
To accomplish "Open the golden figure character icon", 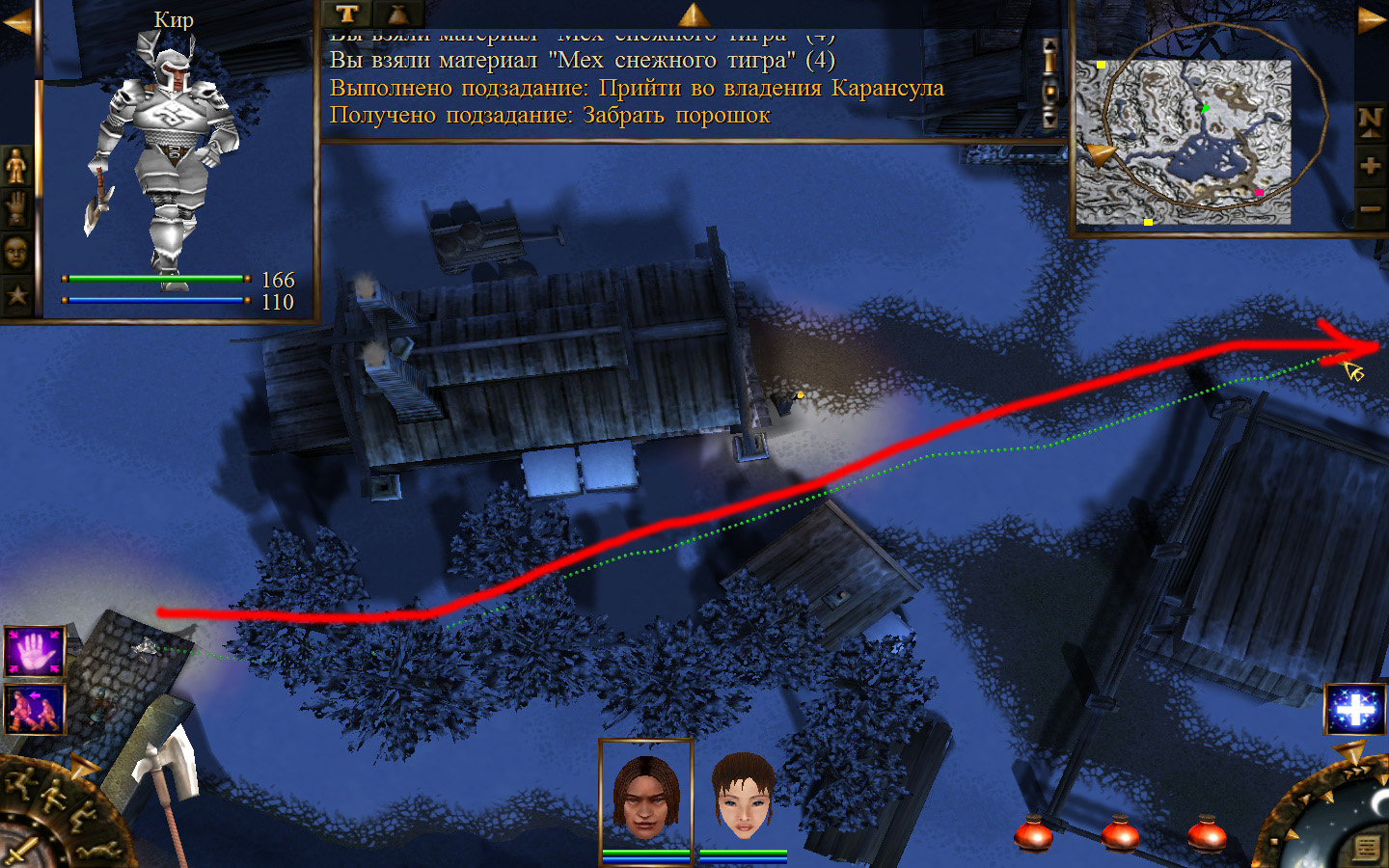I will click(x=16, y=167).
